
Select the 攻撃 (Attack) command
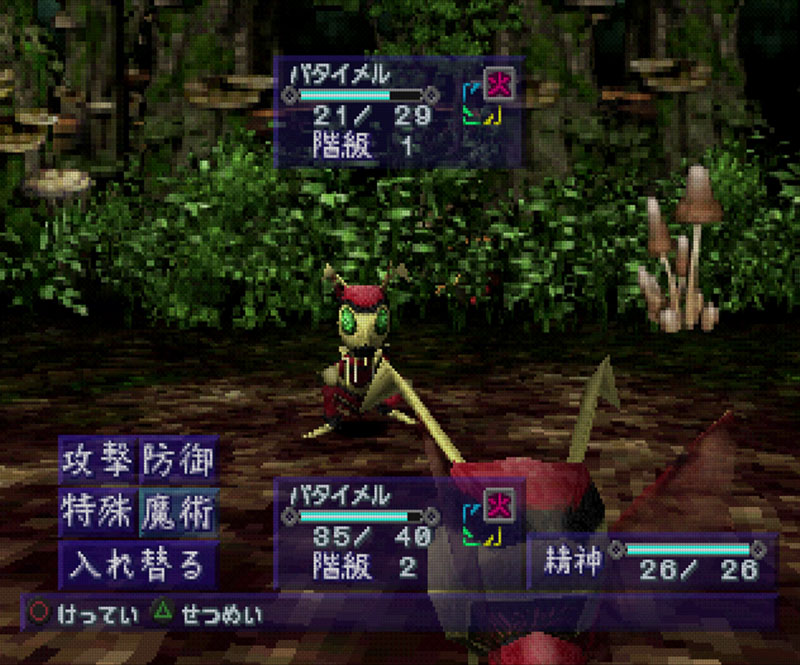pyautogui.click(x=97, y=462)
